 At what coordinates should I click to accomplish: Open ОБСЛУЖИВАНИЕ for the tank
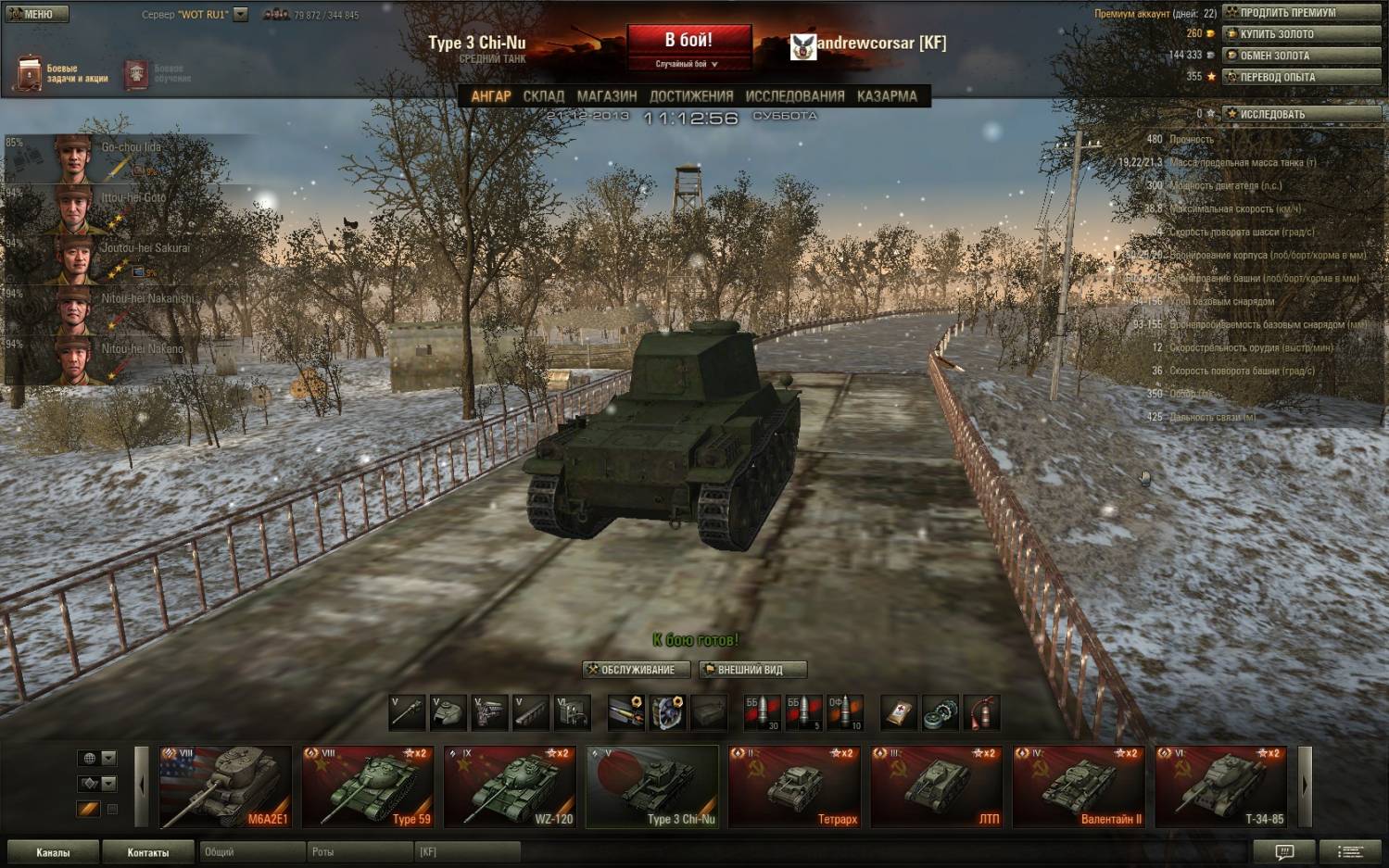click(637, 670)
